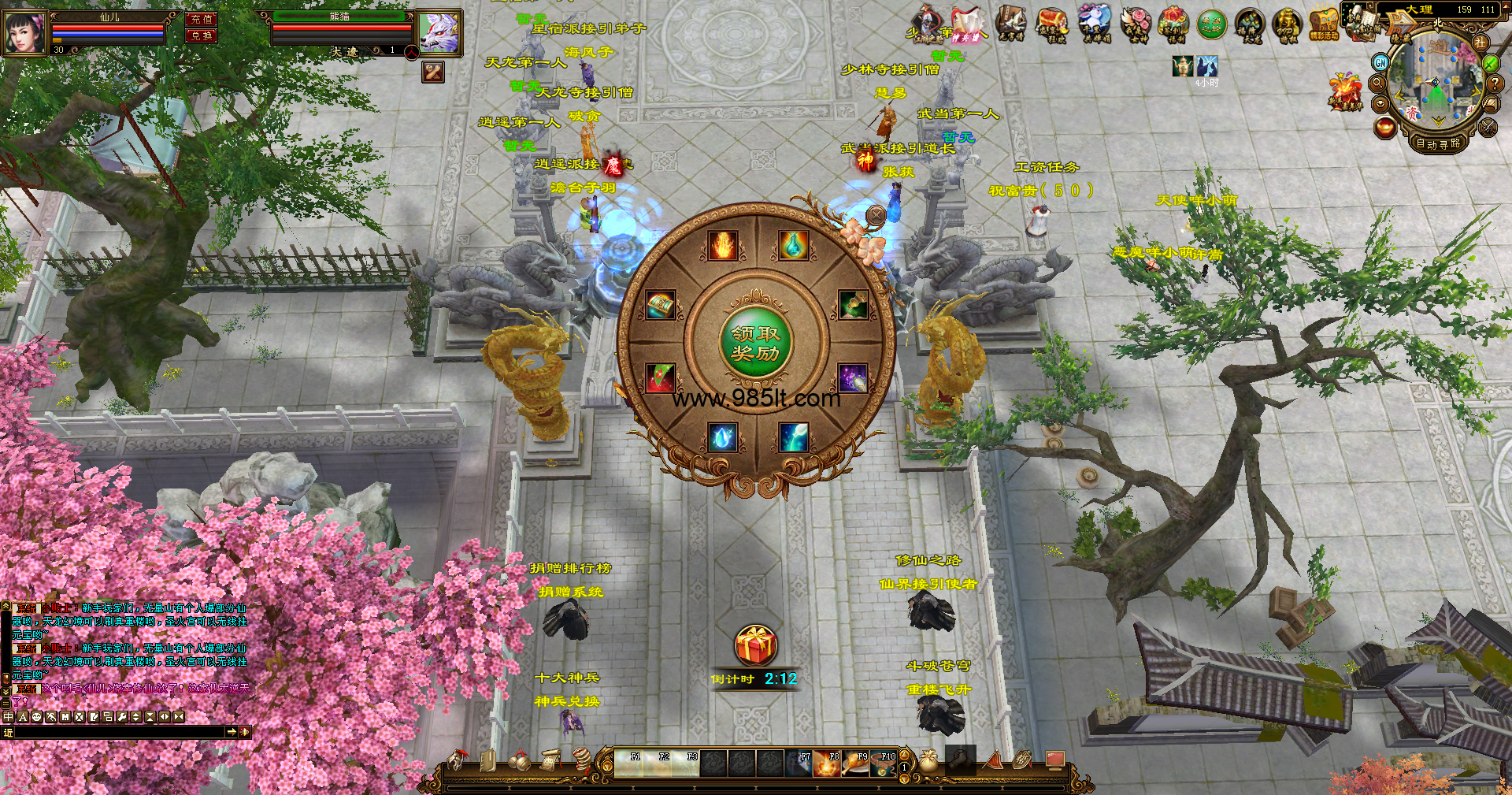
Task: Click the minimap magnifier button
Action: point(1378,83)
